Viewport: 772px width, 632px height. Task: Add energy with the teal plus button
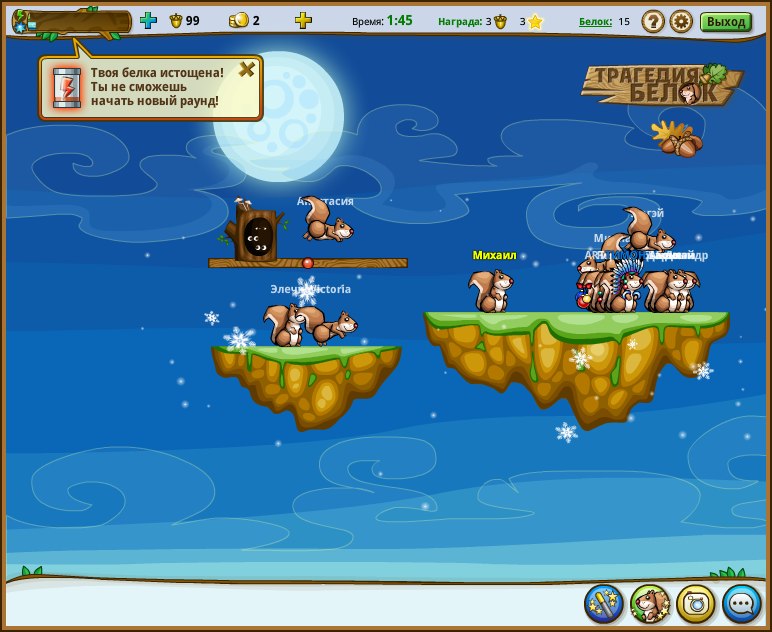(x=148, y=20)
